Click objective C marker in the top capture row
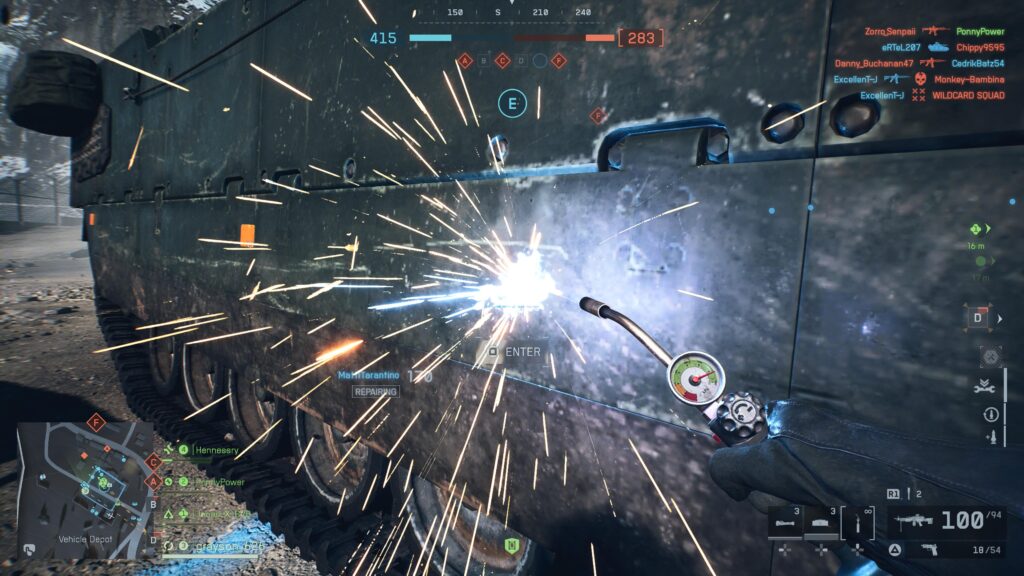 pyautogui.click(x=502, y=61)
